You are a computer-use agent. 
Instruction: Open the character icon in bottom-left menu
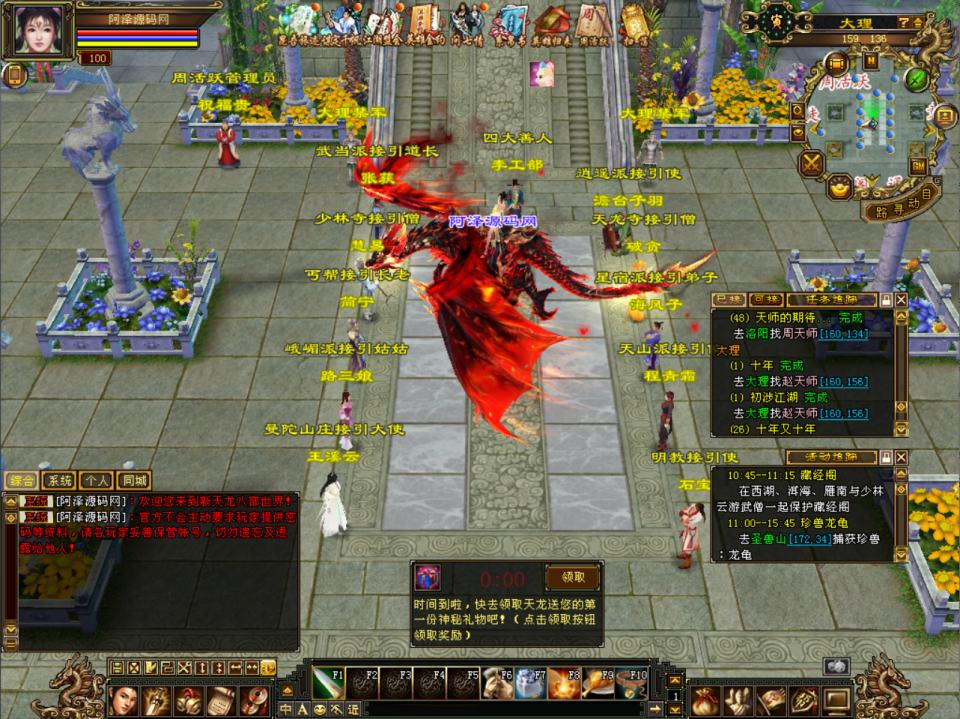(x=122, y=698)
